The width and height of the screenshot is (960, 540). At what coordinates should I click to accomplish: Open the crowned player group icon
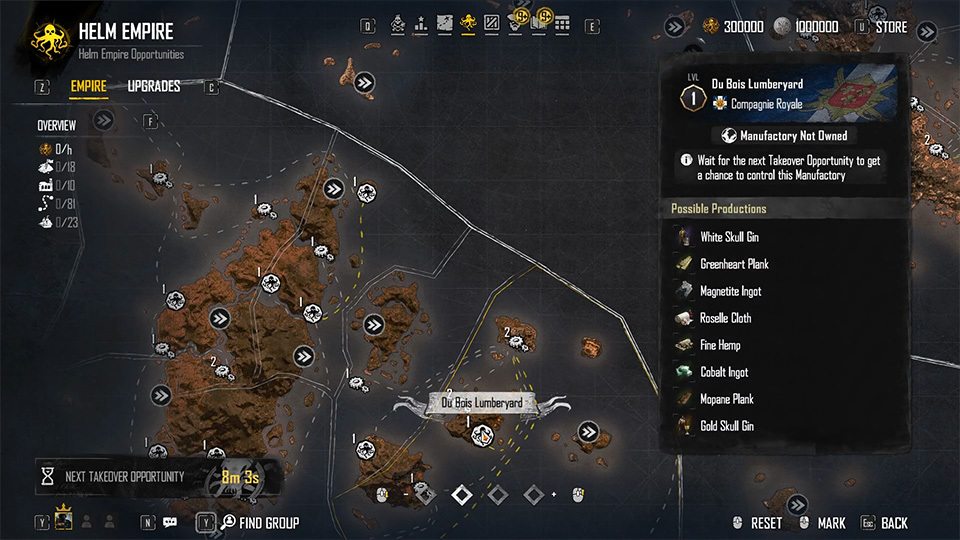click(x=65, y=521)
